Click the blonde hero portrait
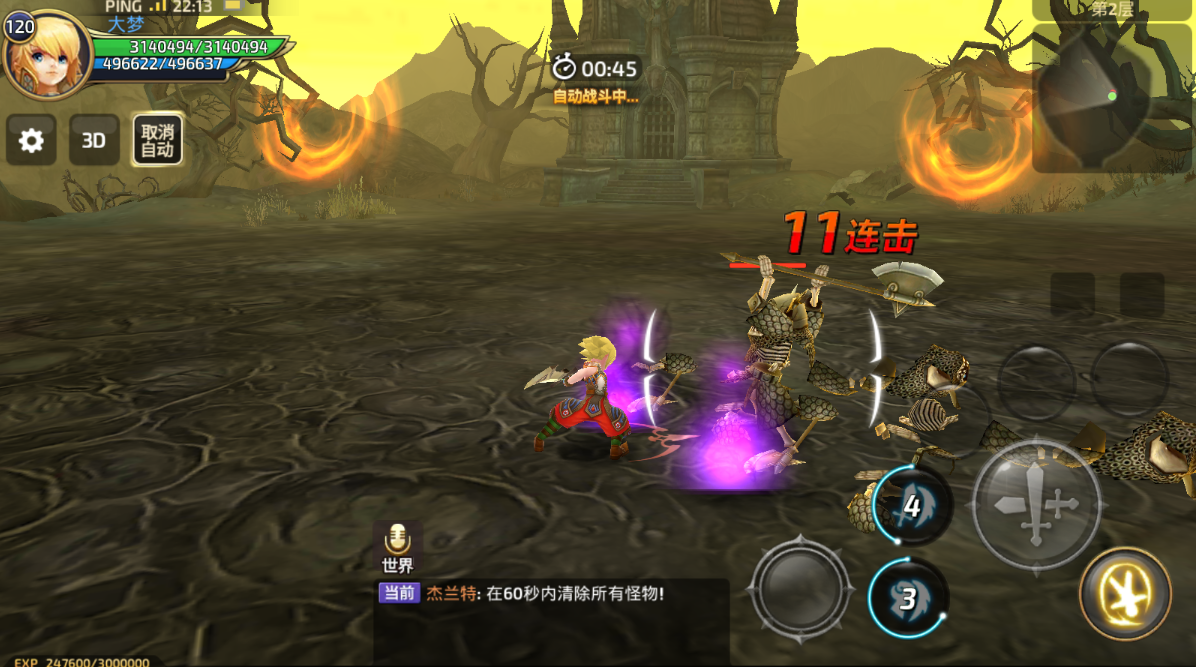Screen dimensions: 1196x667 pos(46,55)
